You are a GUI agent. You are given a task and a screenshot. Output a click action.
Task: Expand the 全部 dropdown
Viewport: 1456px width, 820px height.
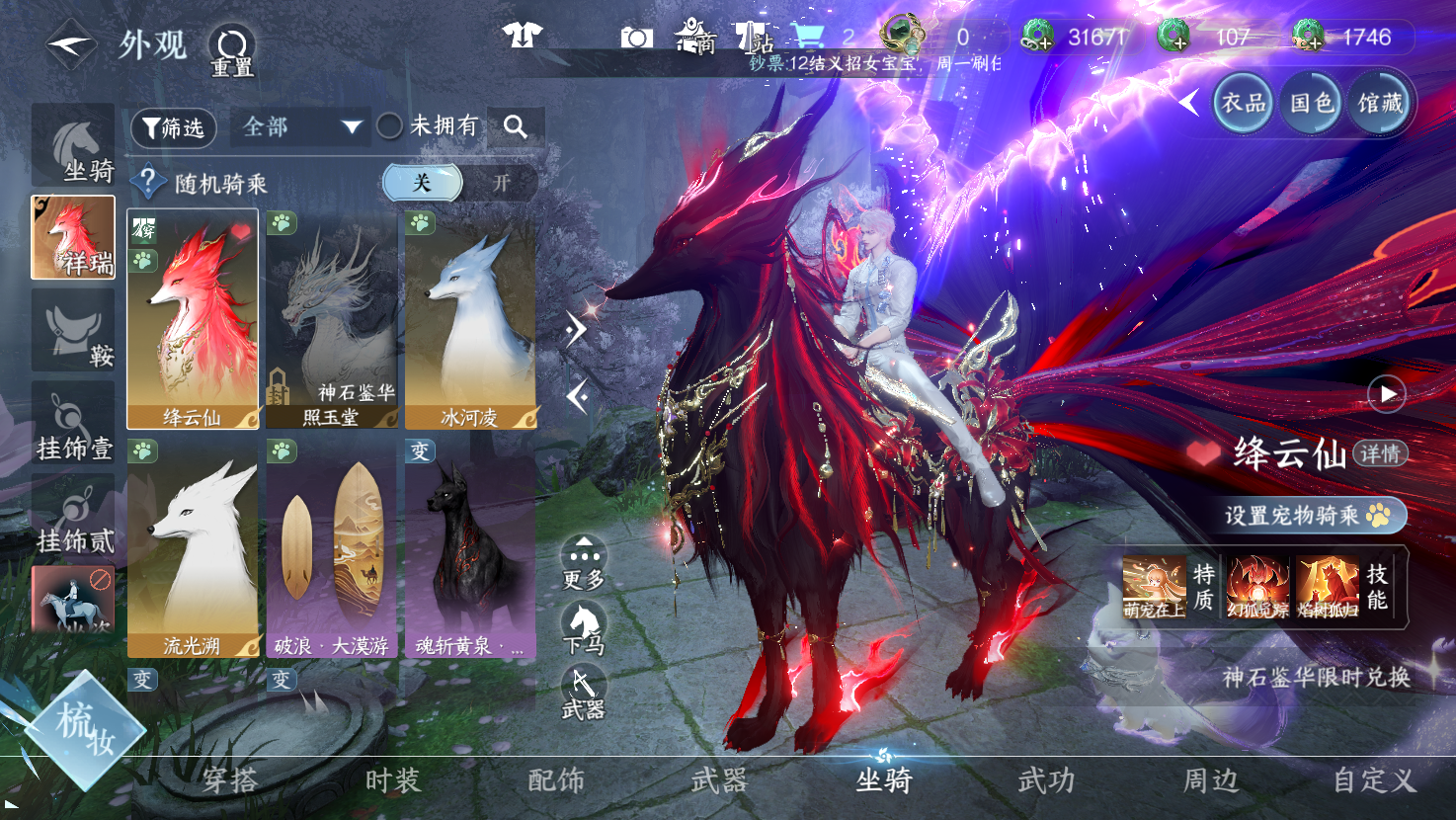pyautogui.click(x=300, y=127)
